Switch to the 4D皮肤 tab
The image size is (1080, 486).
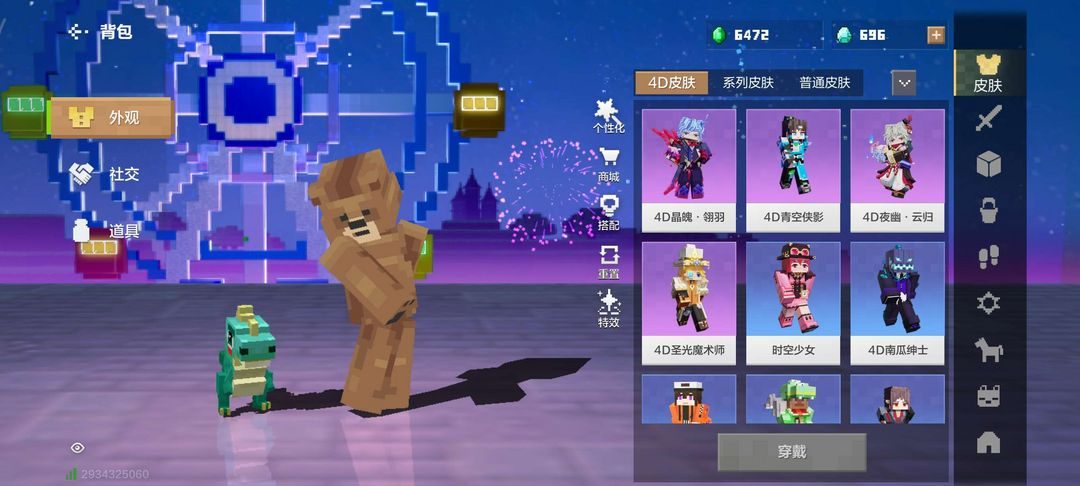tap(672, 83)
